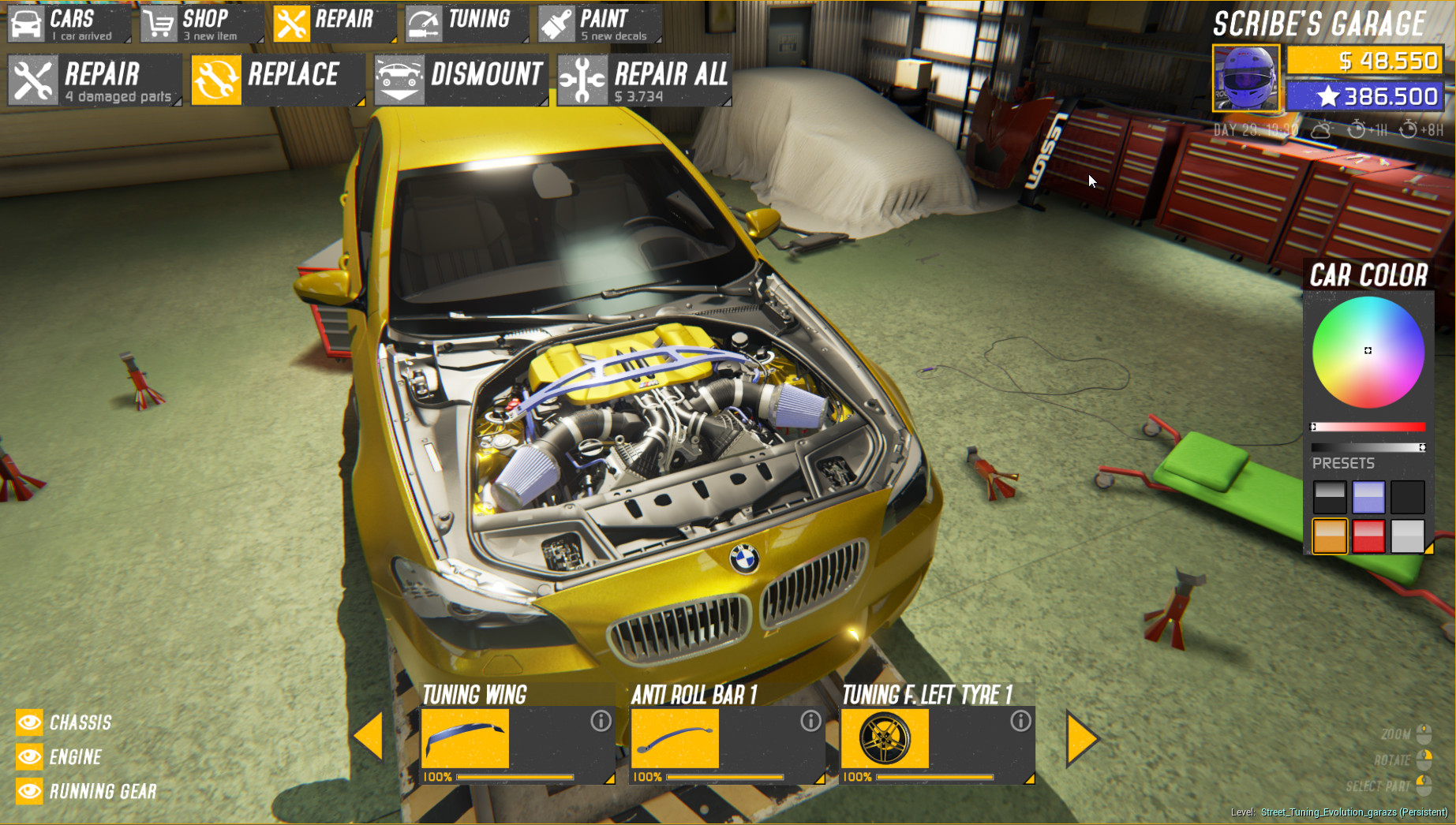
Task: Open the Cars menu
Action: (69, 25)
